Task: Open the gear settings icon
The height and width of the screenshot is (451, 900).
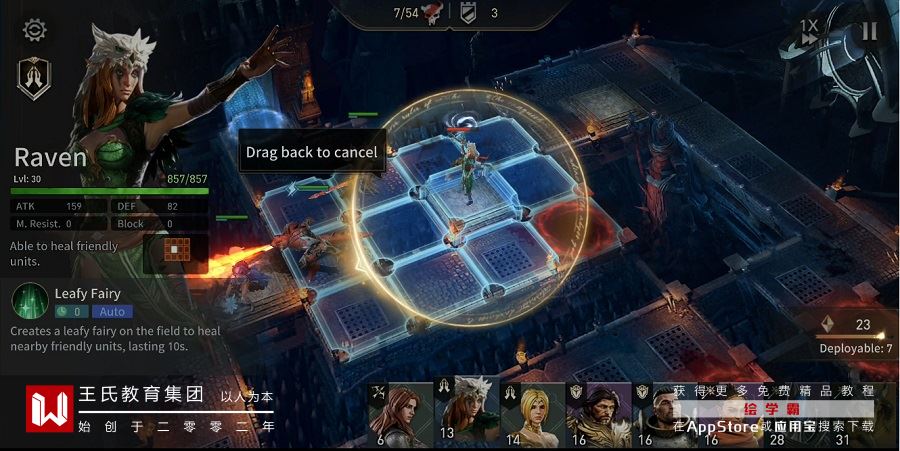Action: pos(35,30)
